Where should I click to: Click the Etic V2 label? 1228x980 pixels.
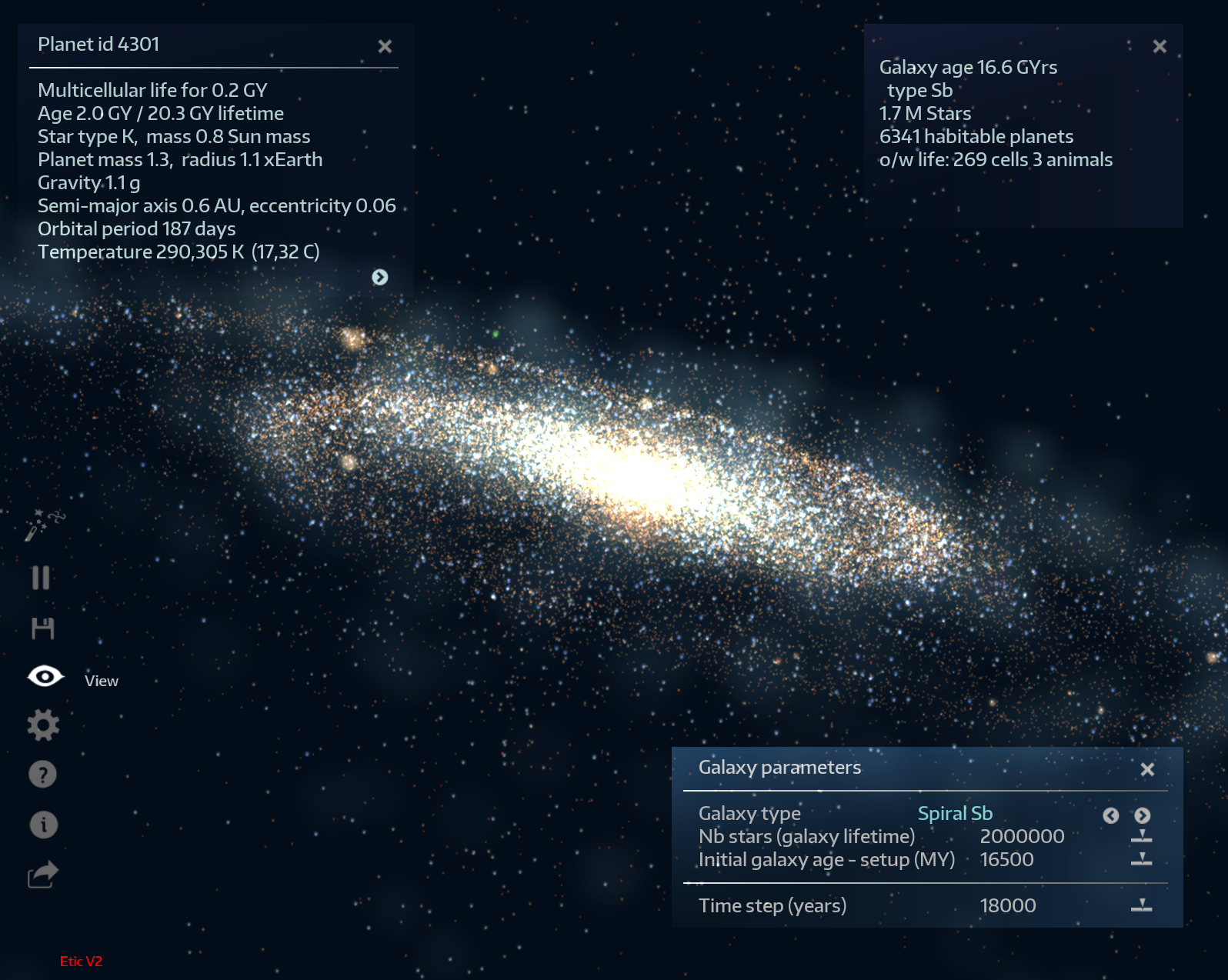click(82, 962)
